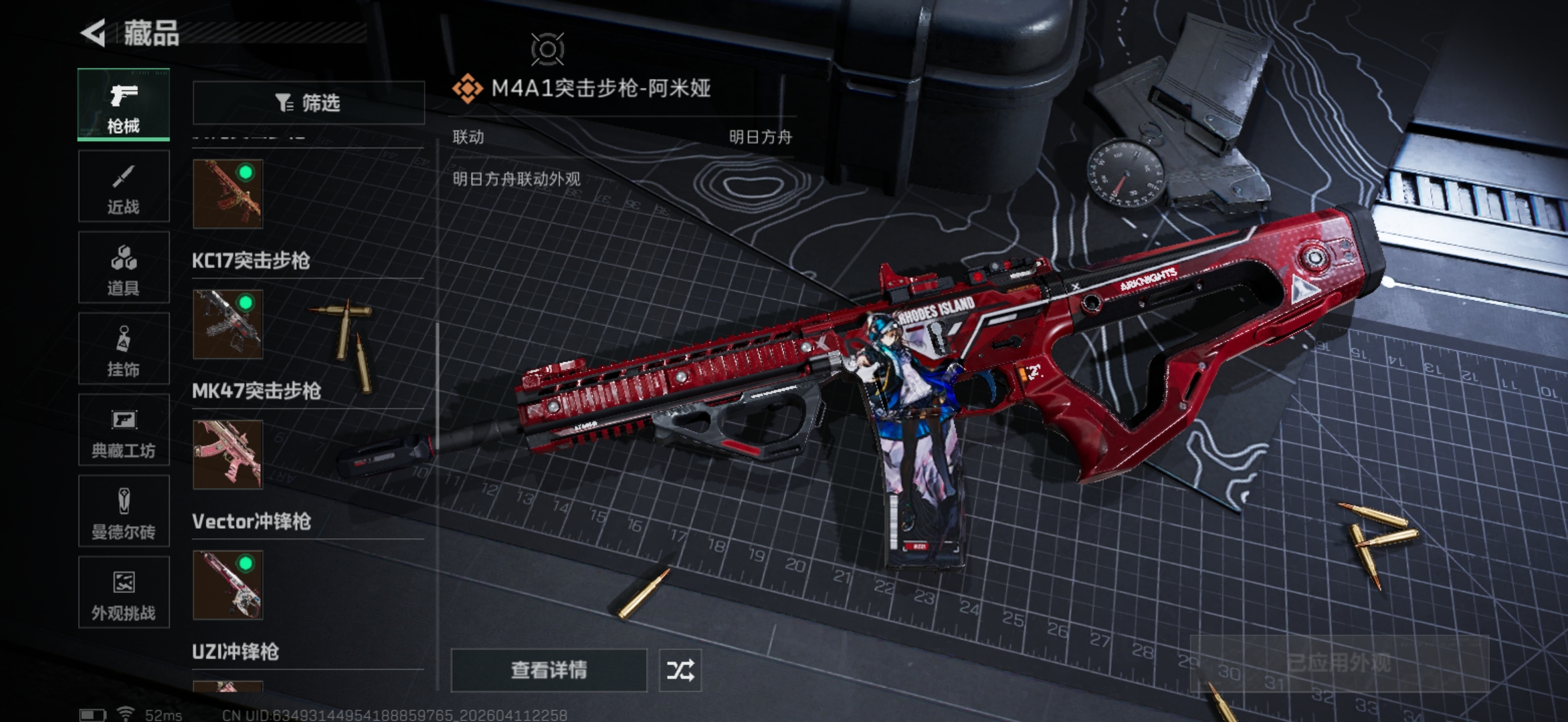1568x722 pixels.
Task: Click the 已应用外观 applied skin button
Action: pos(1339,663)
